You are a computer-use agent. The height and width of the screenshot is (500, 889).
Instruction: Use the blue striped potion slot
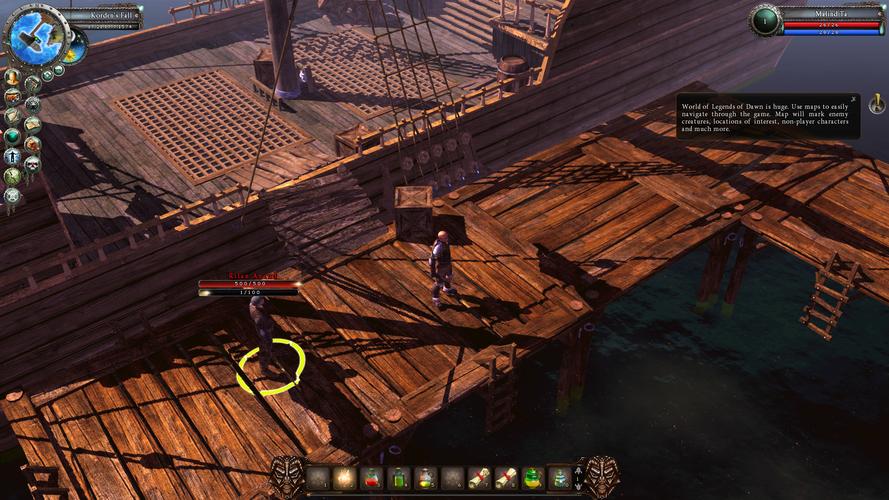click(561, 479)
